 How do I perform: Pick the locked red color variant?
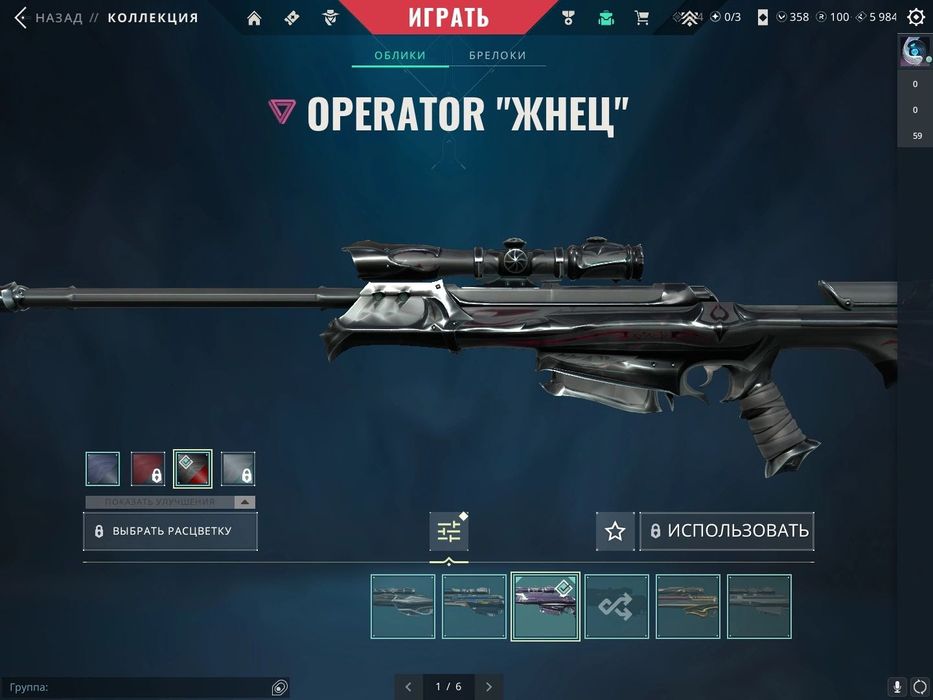[148, 469]
